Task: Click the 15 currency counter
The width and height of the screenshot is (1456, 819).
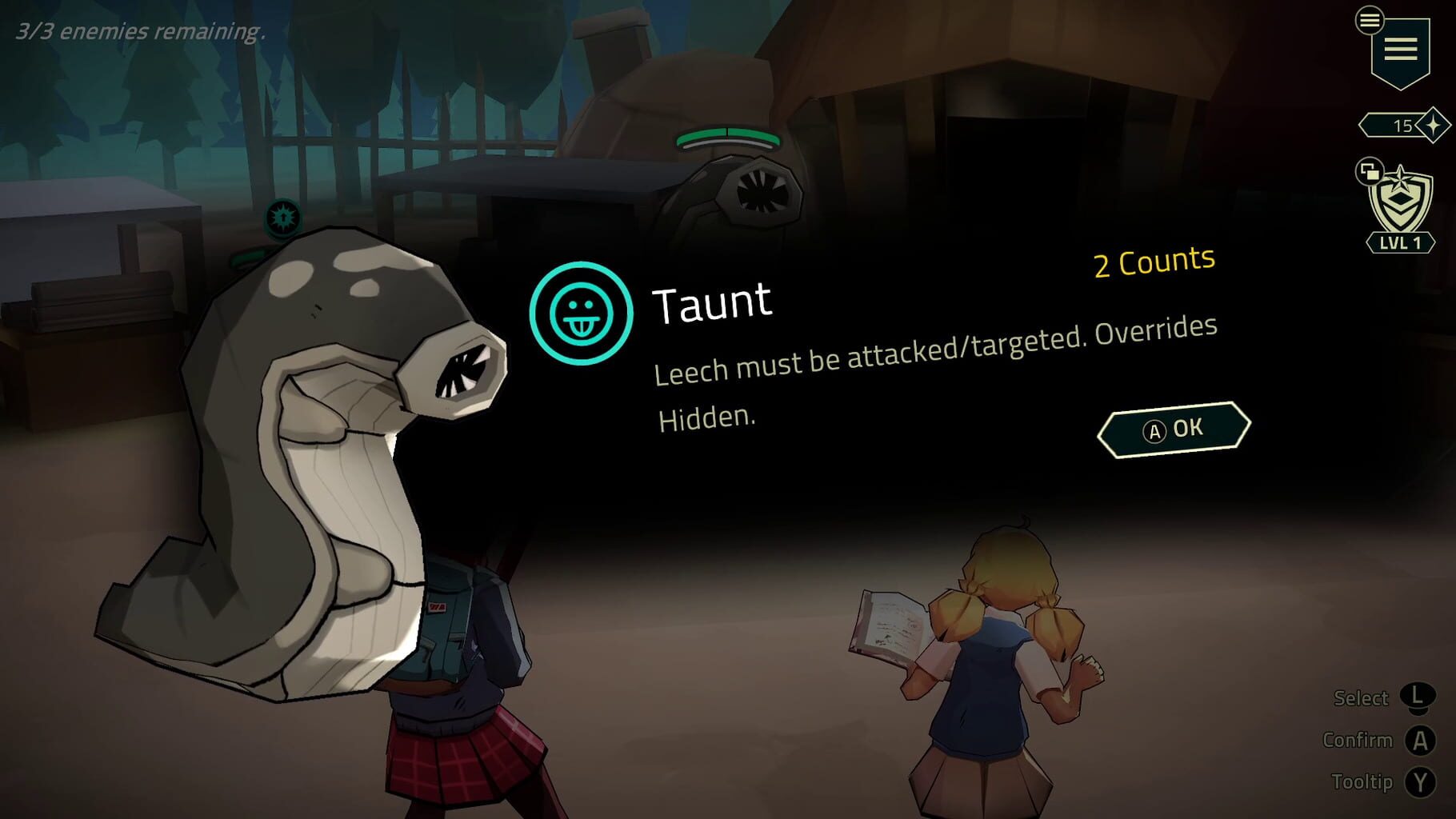Action: pyautogui.click(x=1404, y=124)
